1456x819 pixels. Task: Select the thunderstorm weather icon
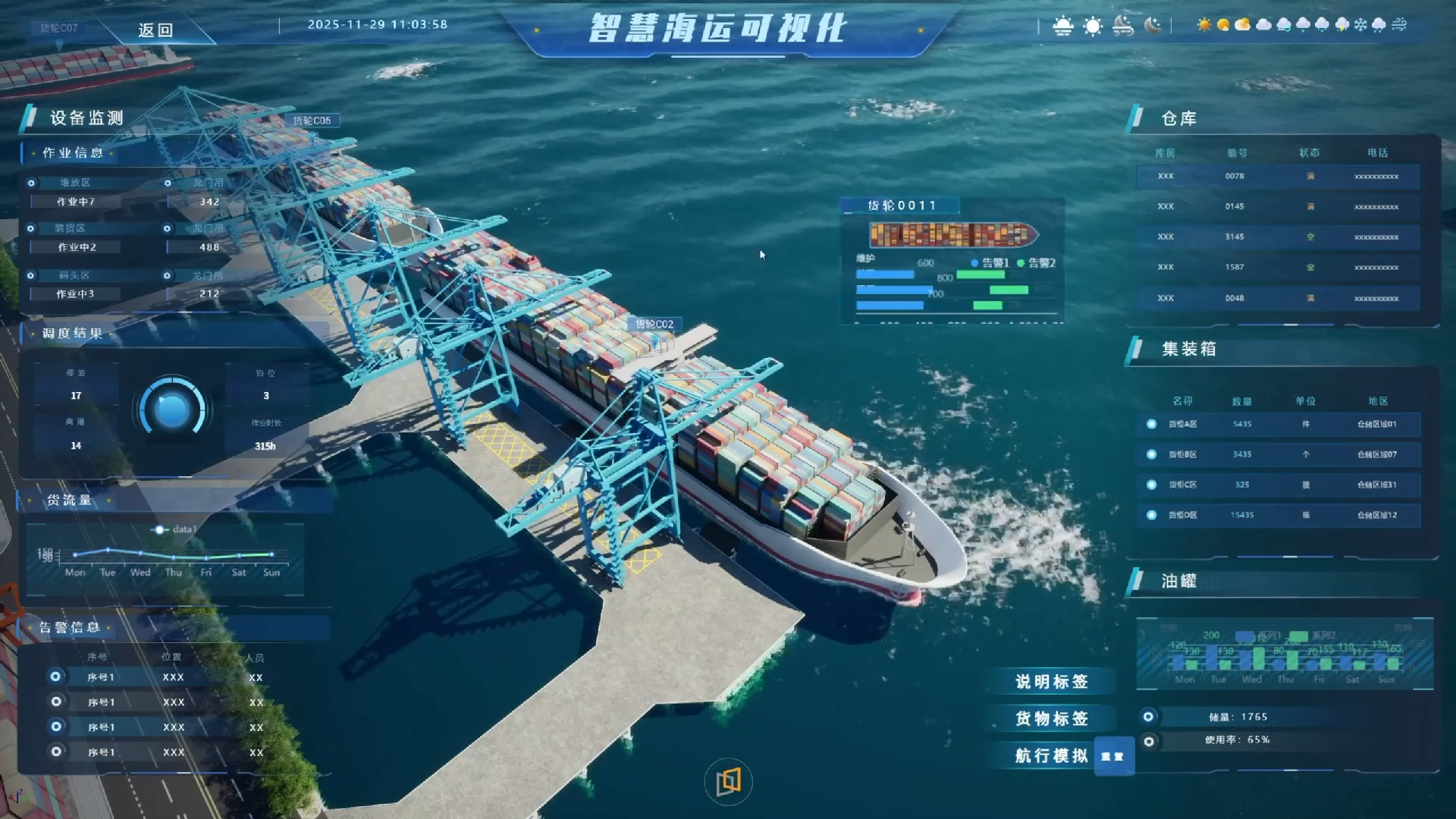tap(1342, 25)
